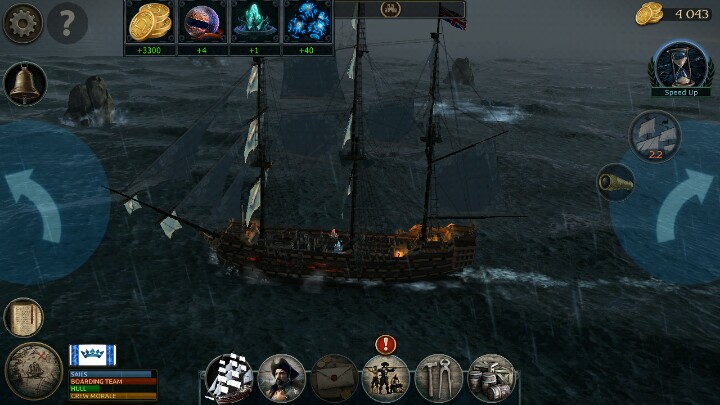Open the repair tools pliers icon

point(438,378)
